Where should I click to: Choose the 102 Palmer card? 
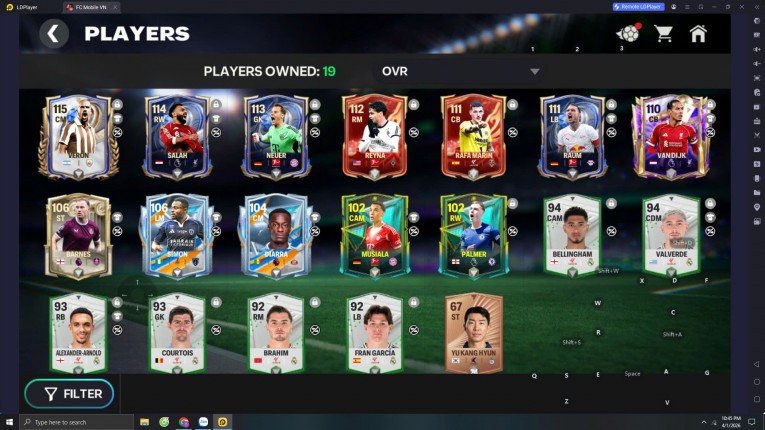pyautogui.click(x=473, y=235)
